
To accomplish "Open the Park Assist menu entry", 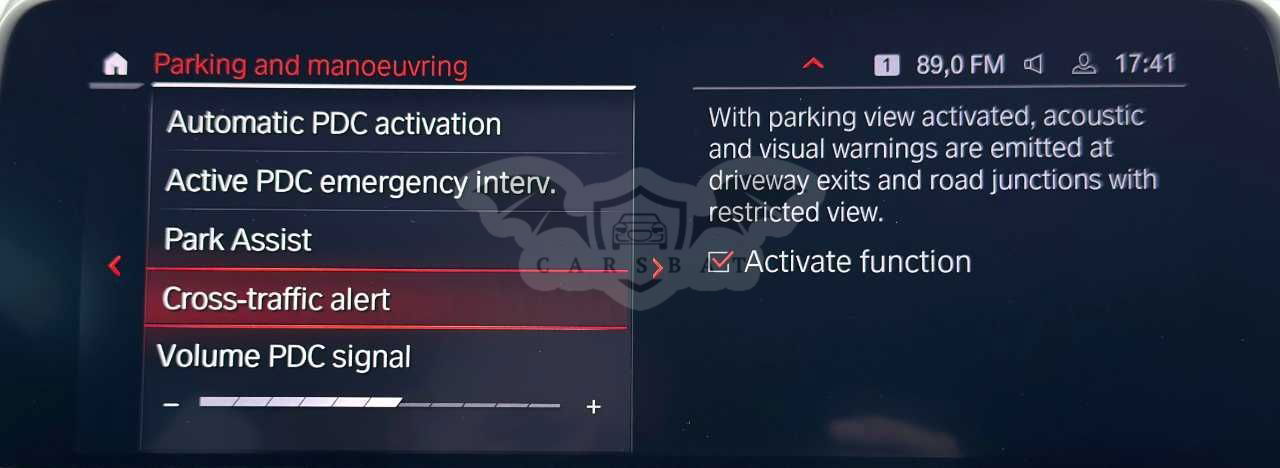I will tap(238, 240).
